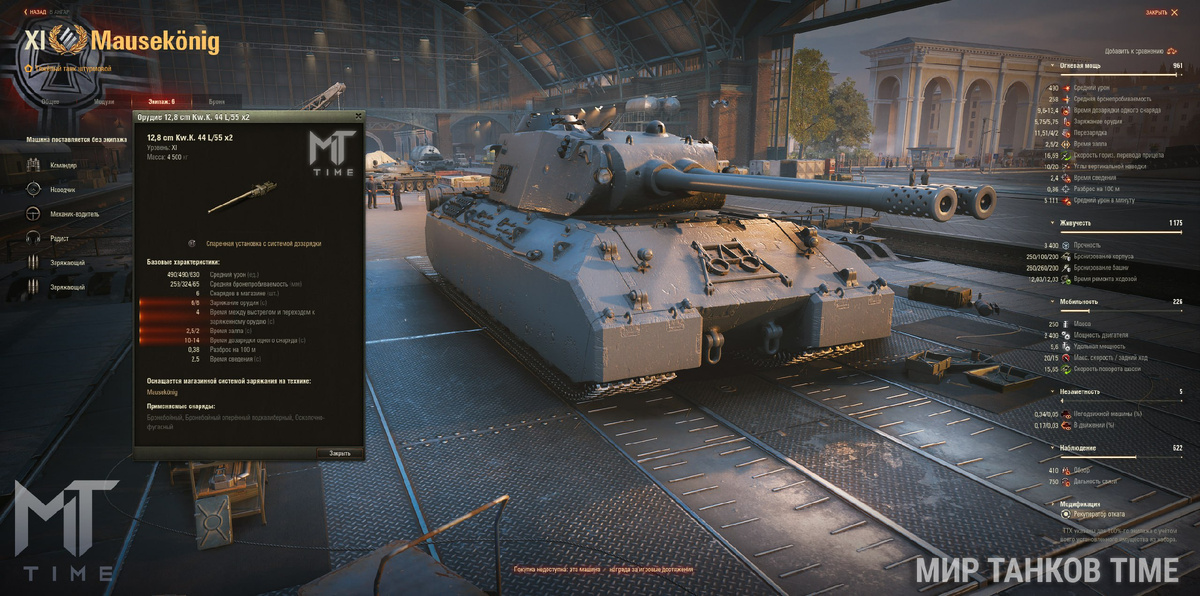1200x596 pixels.
Task: Switch to the Общее tab
Action: click(51, 102)
